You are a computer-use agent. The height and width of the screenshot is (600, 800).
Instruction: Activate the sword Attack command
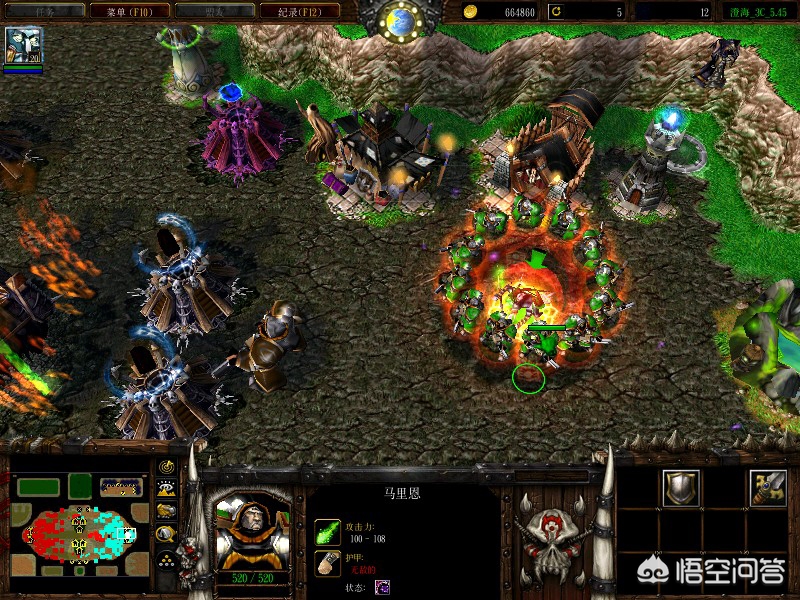pyautogui.click(x=768, y=488)
